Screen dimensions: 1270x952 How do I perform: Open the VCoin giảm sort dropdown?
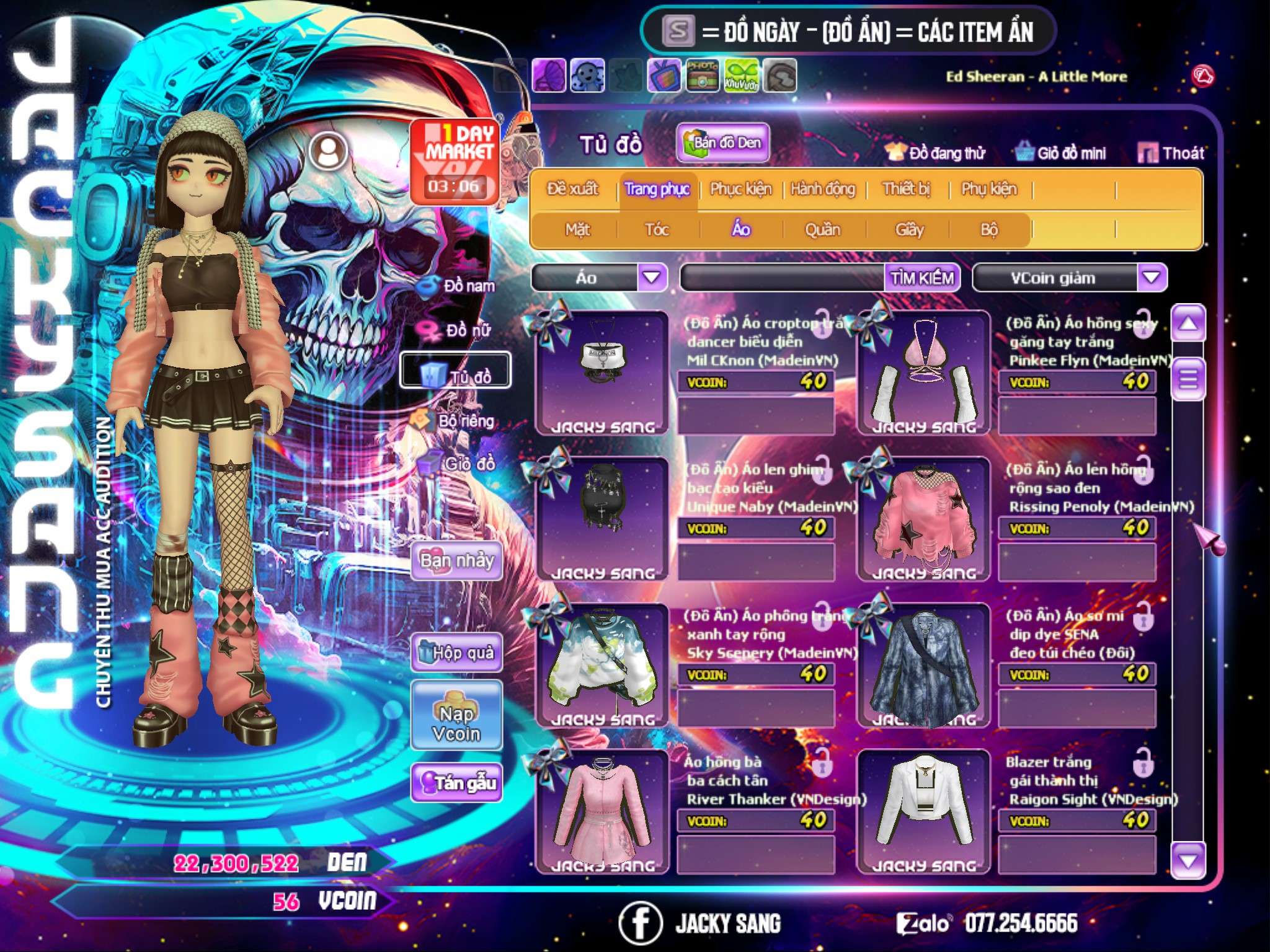(1151, 278)
